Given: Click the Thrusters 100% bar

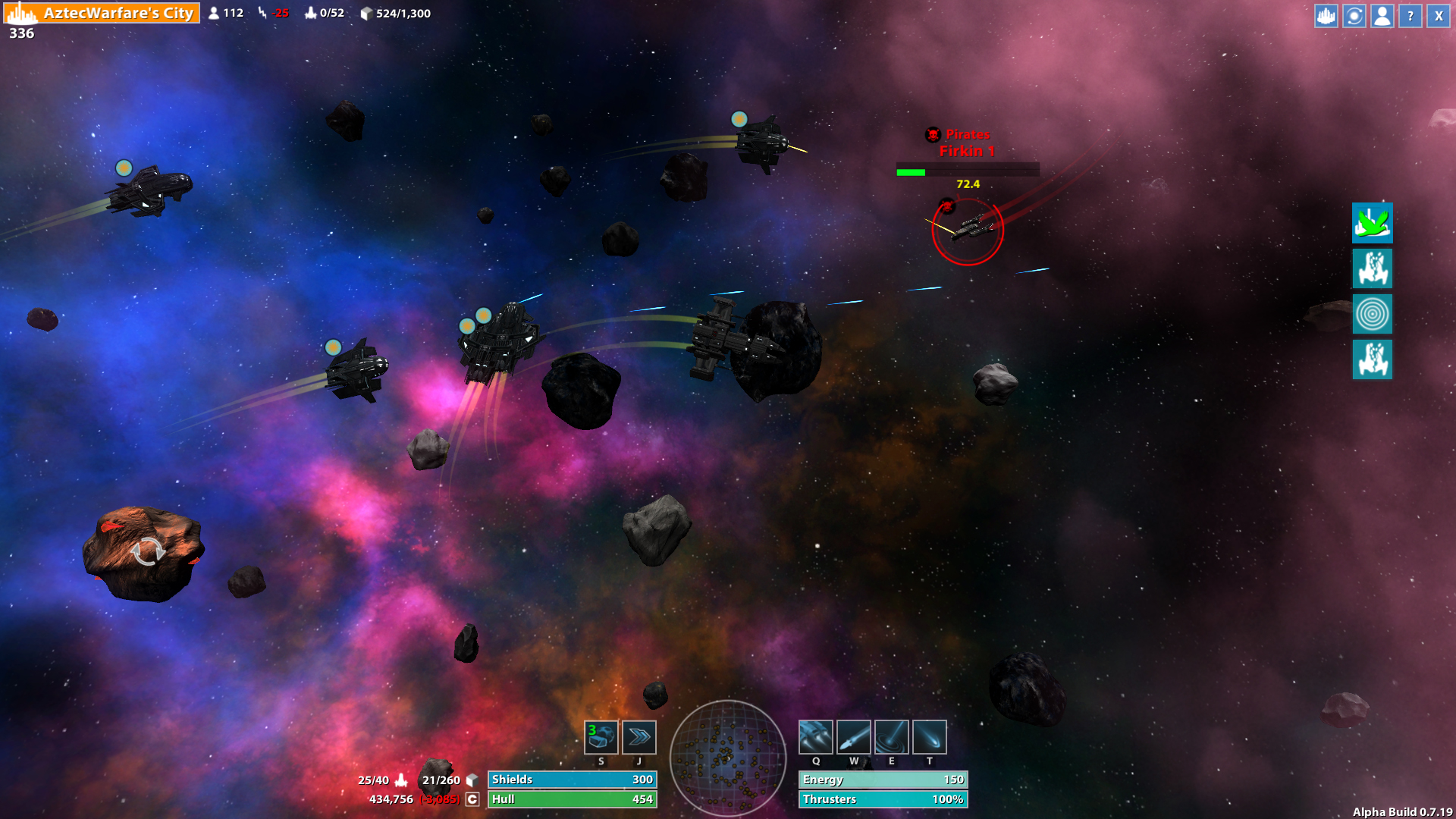Looking at the screenshot, I should click(x=882, y=799).
